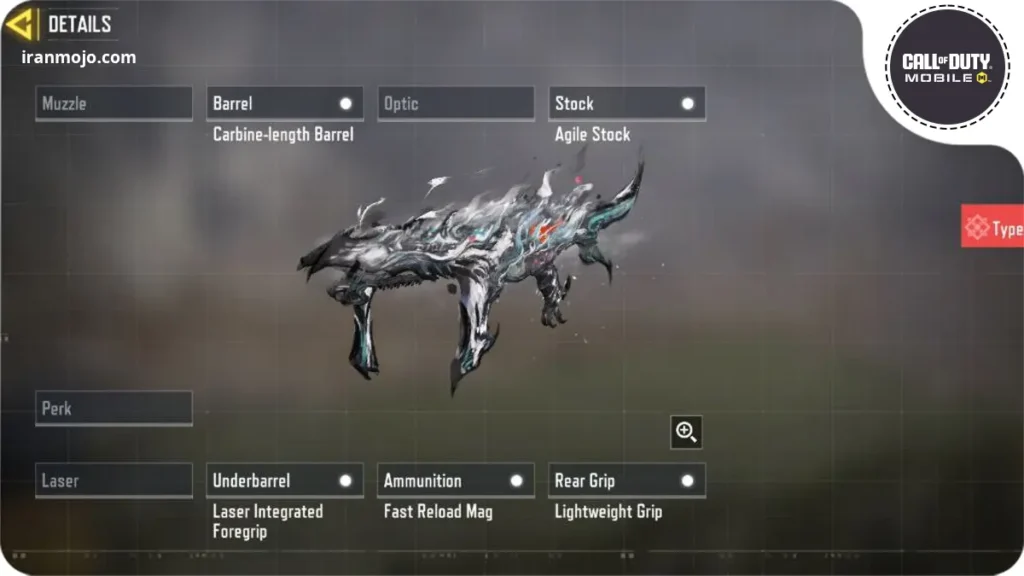
Task: Choose the empty Laser attachment slot
Action: coord(114,481)
